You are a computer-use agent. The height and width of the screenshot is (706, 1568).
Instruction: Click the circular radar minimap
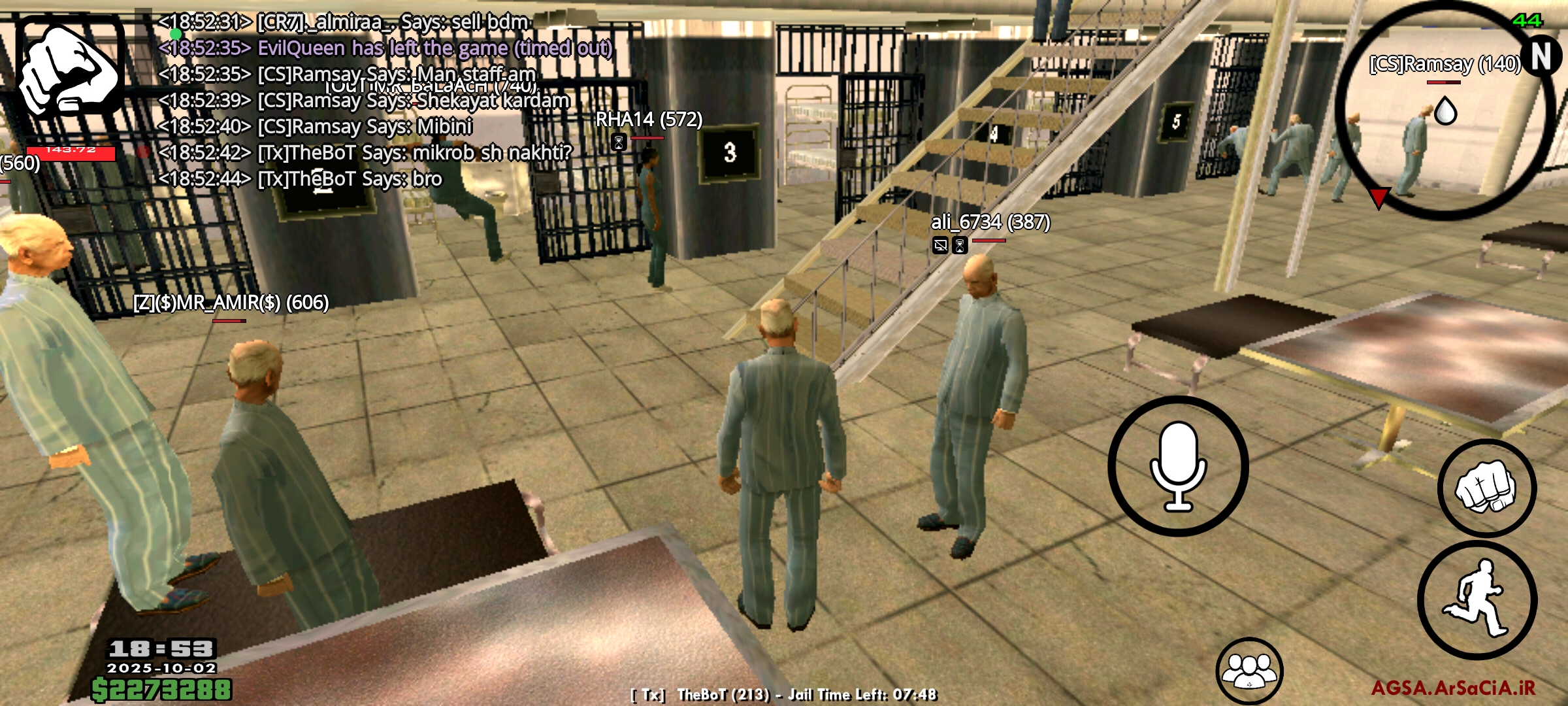pyautogui.click(x=1445, y=110)
